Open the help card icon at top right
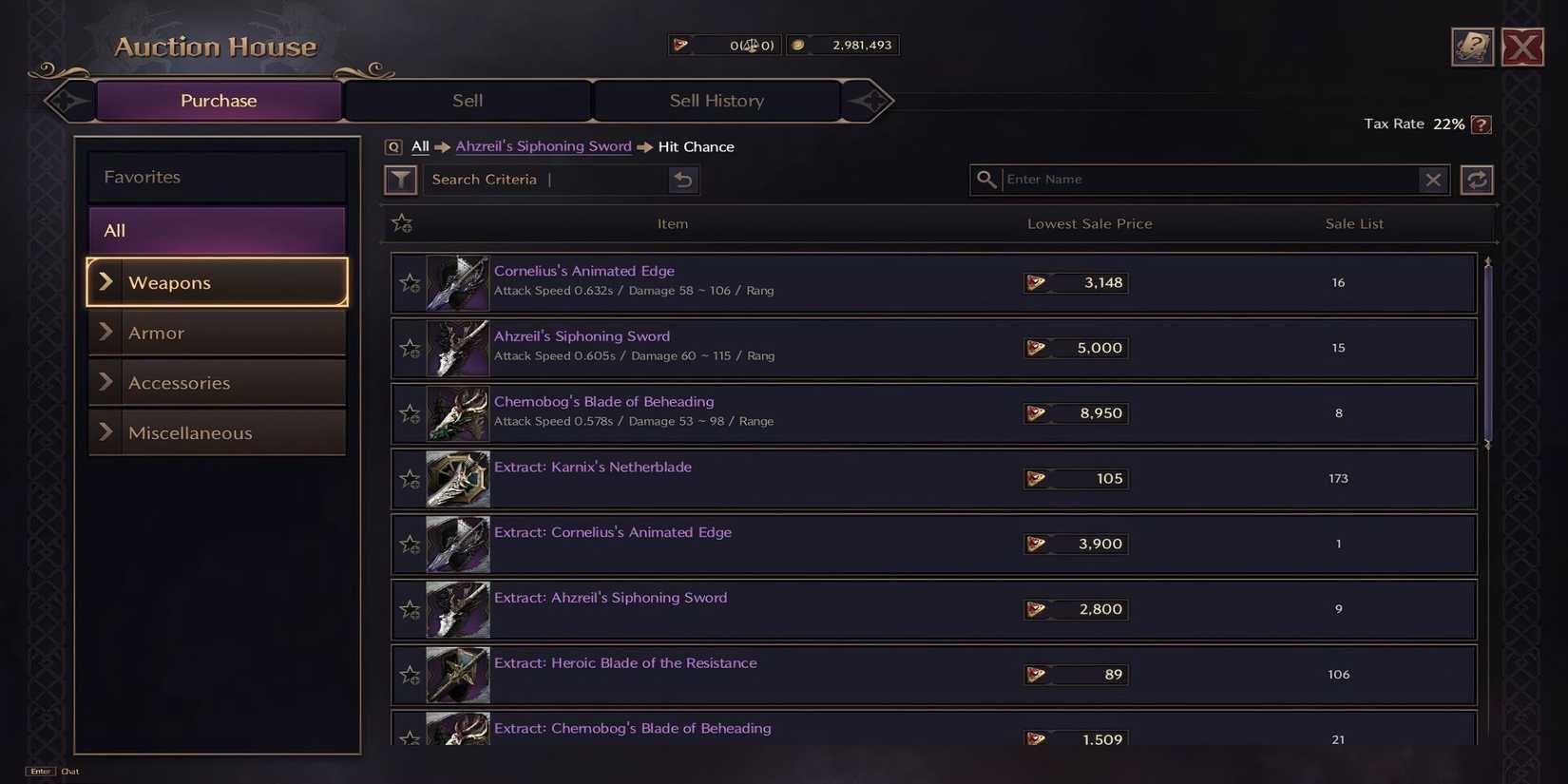The height and width of the screenshot is (784, 1568). [1472, 46]
